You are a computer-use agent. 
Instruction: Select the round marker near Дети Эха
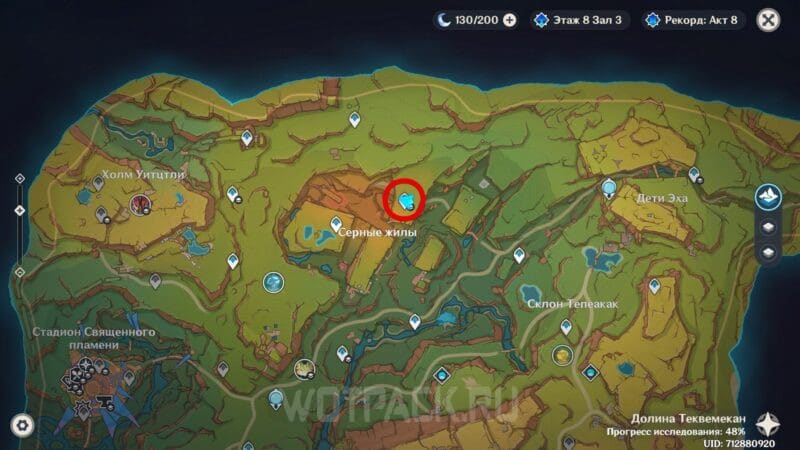pos(609,187)
